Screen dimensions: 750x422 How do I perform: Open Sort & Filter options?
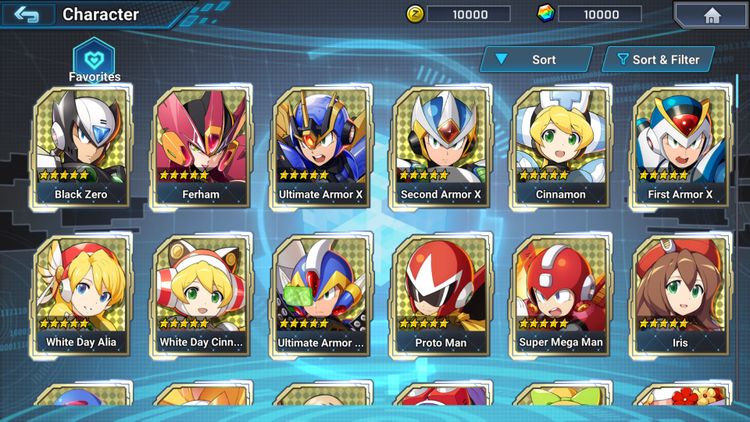coord(658,59)
